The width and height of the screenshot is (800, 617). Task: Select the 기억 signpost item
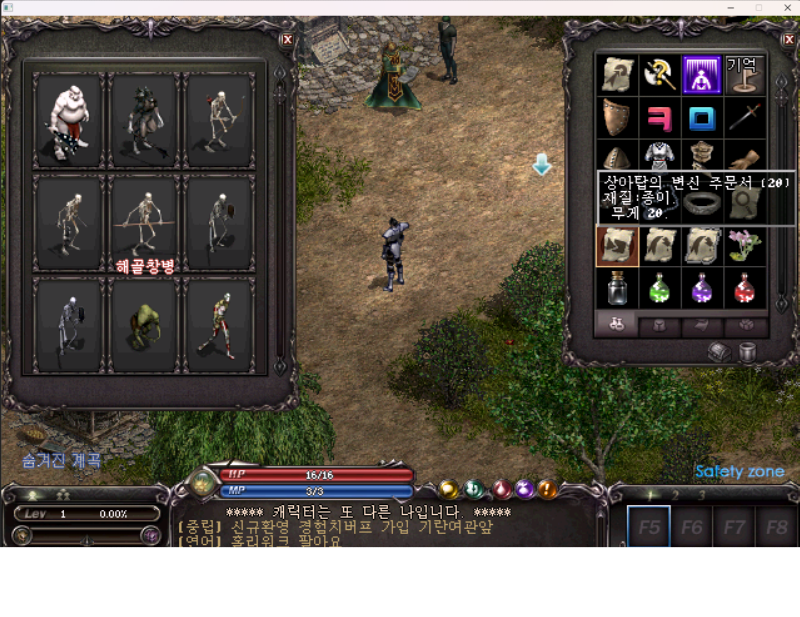[x=745, y=75]
